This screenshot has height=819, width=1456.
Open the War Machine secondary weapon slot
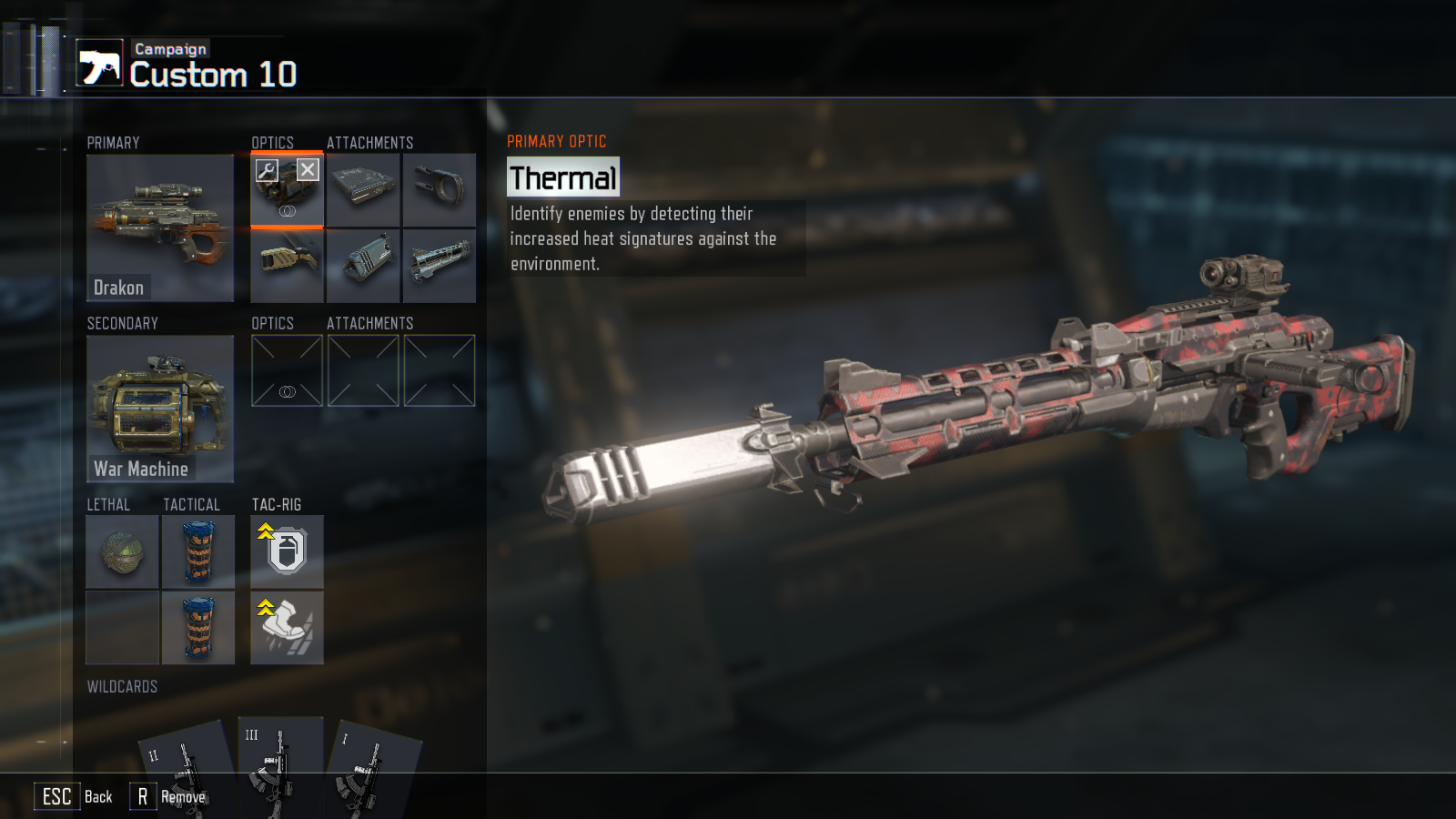pos(160,409)
